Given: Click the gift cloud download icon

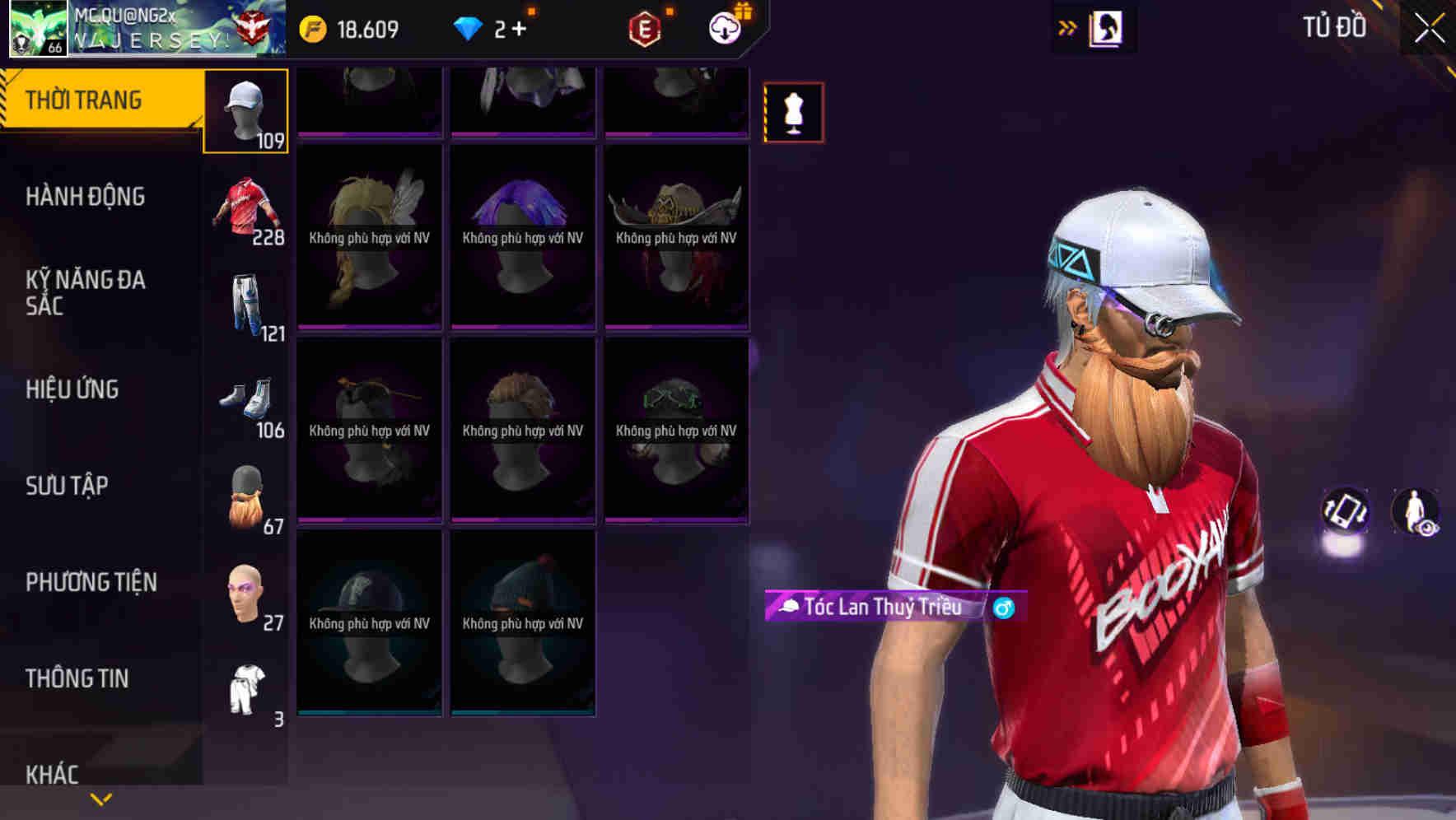Looking at the screenshot, I should tap(724, 28).
